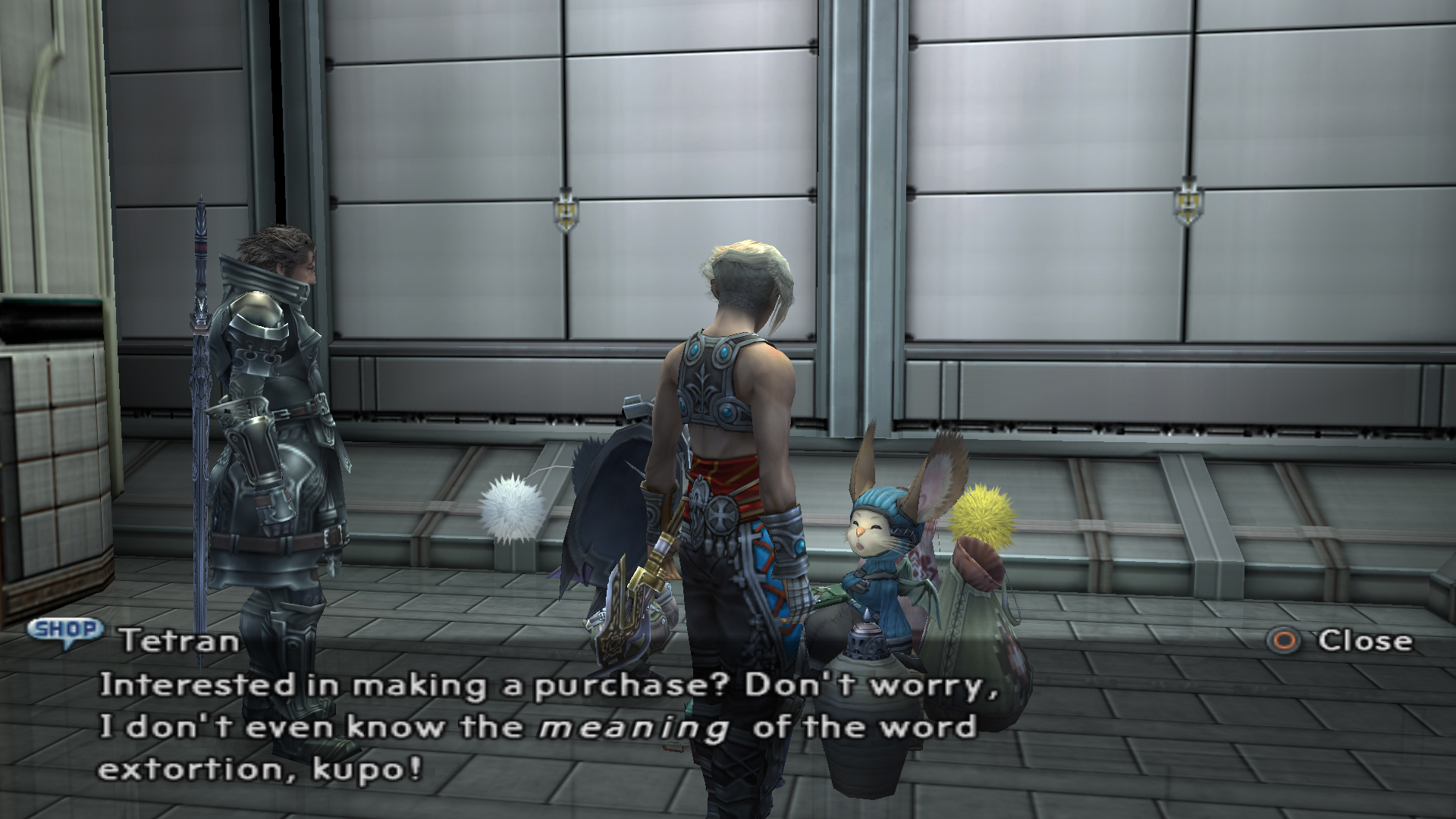
Task: Click the blue SHOP speech bubble icon
Action: click(x=65, y=631)
